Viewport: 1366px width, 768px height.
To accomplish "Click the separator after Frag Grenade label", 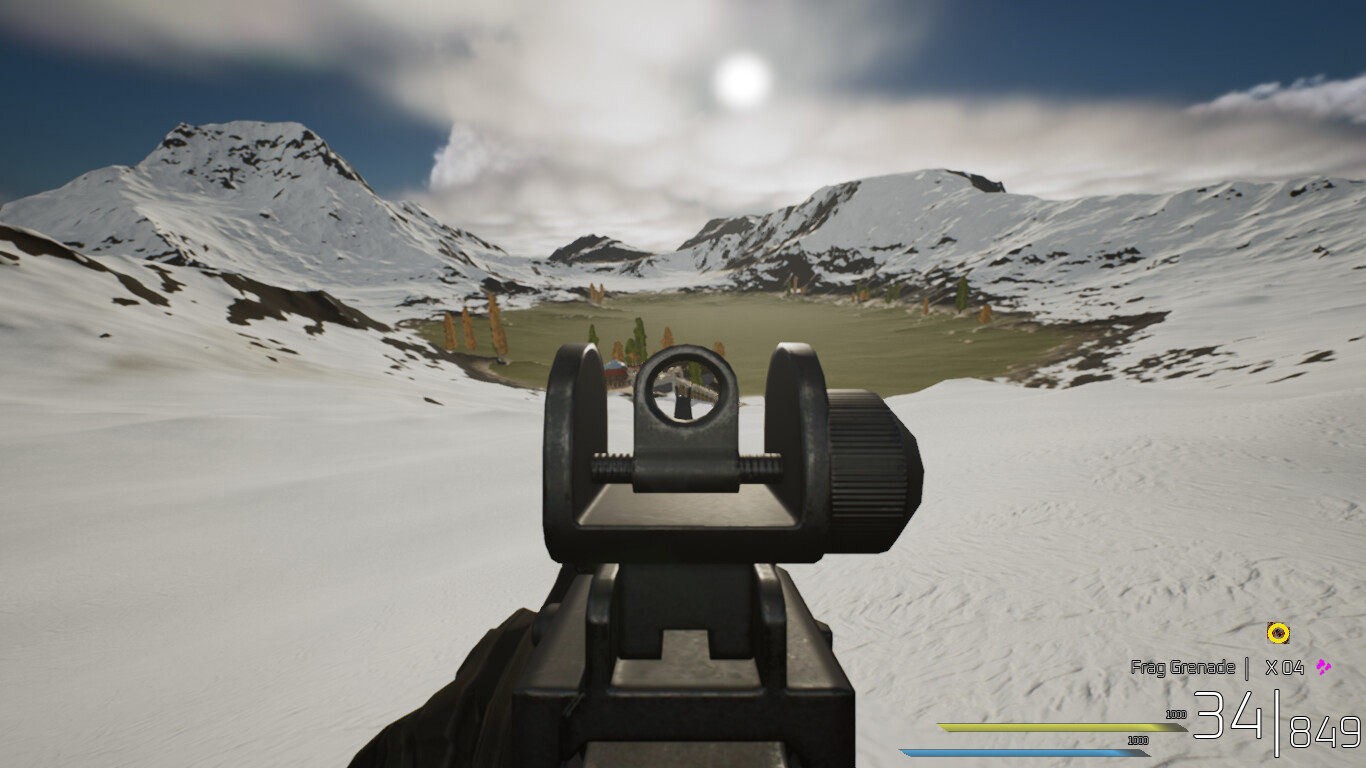I will (x=1246, y=666).
